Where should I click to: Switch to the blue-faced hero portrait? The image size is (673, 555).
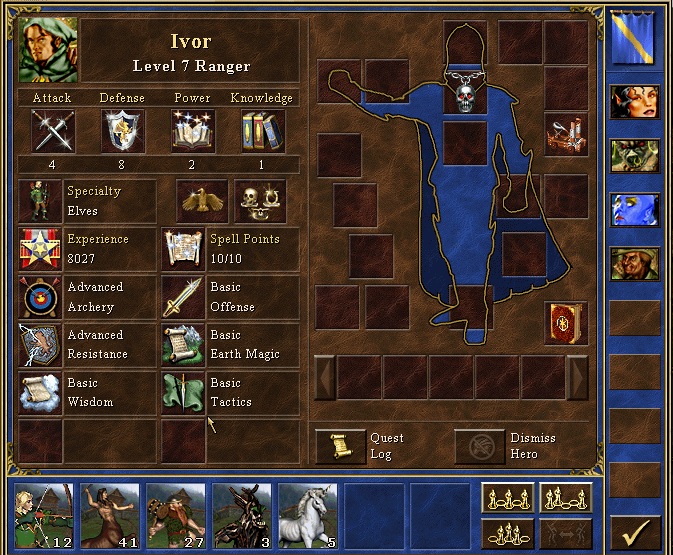click(x=635, y=210)
